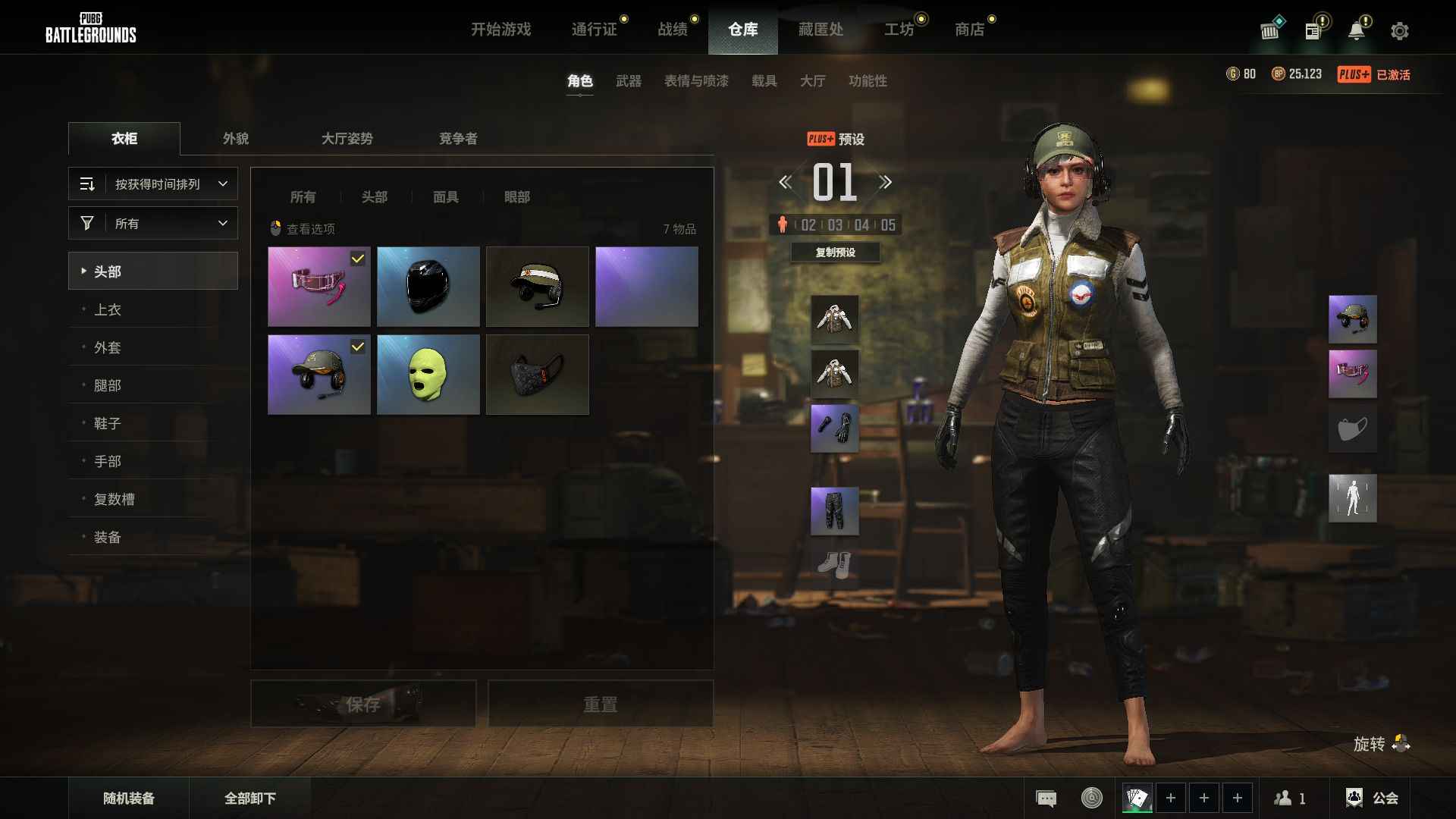Select the black motorcycle helmet item

(x=428, y=287)
